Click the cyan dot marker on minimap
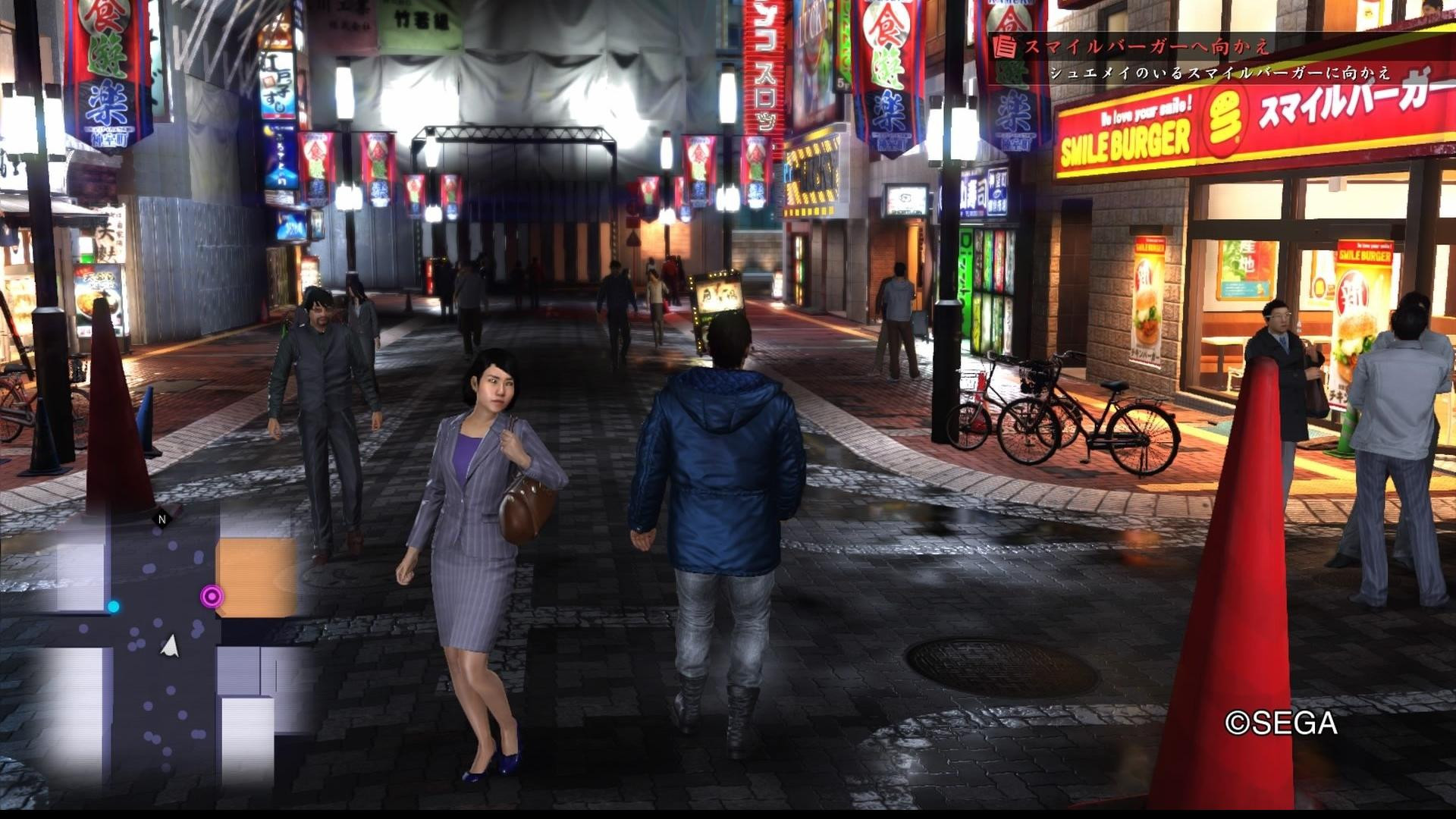Viewport: 1456px width, 819px height. click(x=114, y=606)
